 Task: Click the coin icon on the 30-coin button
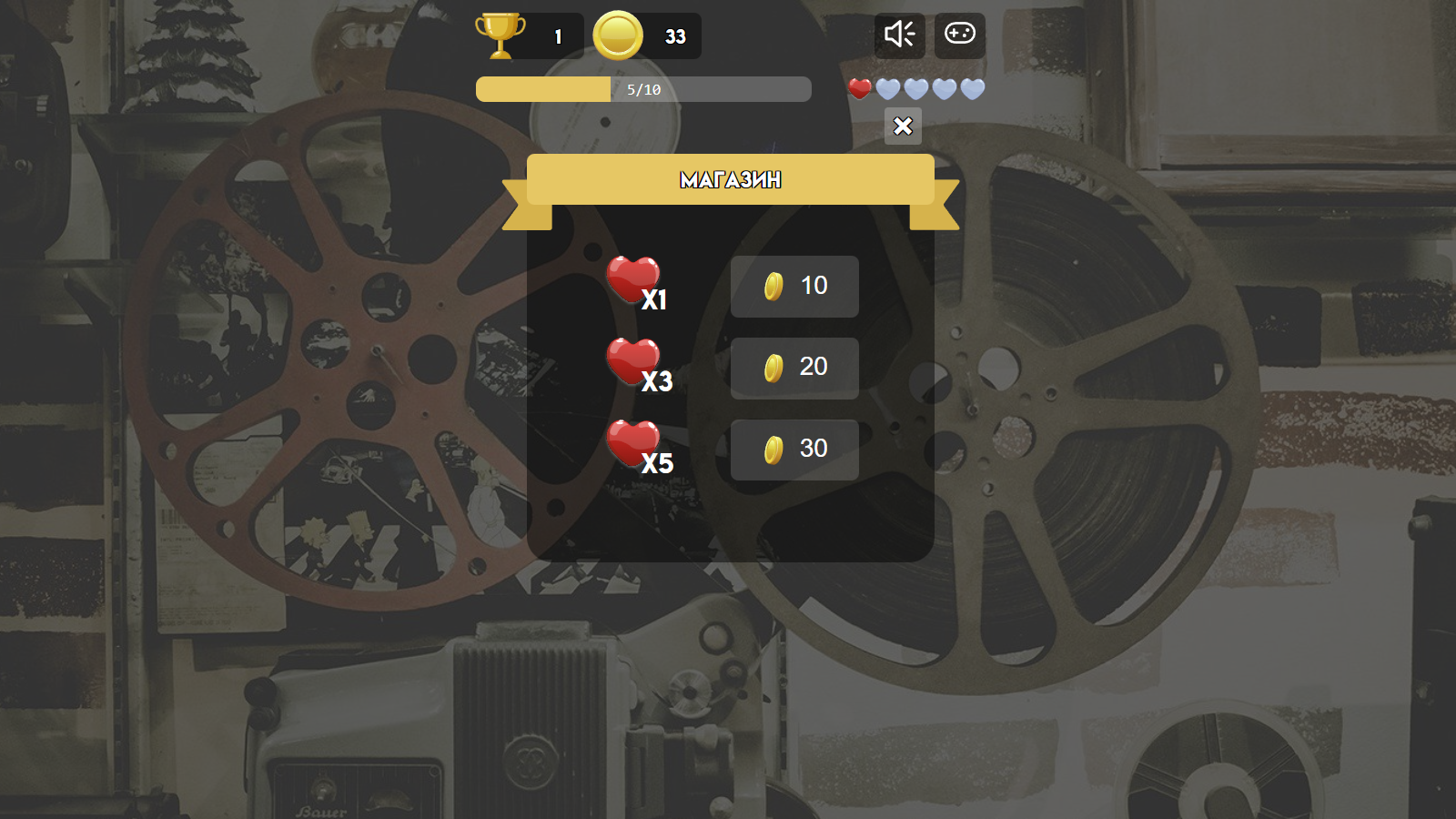pos(773,449)
